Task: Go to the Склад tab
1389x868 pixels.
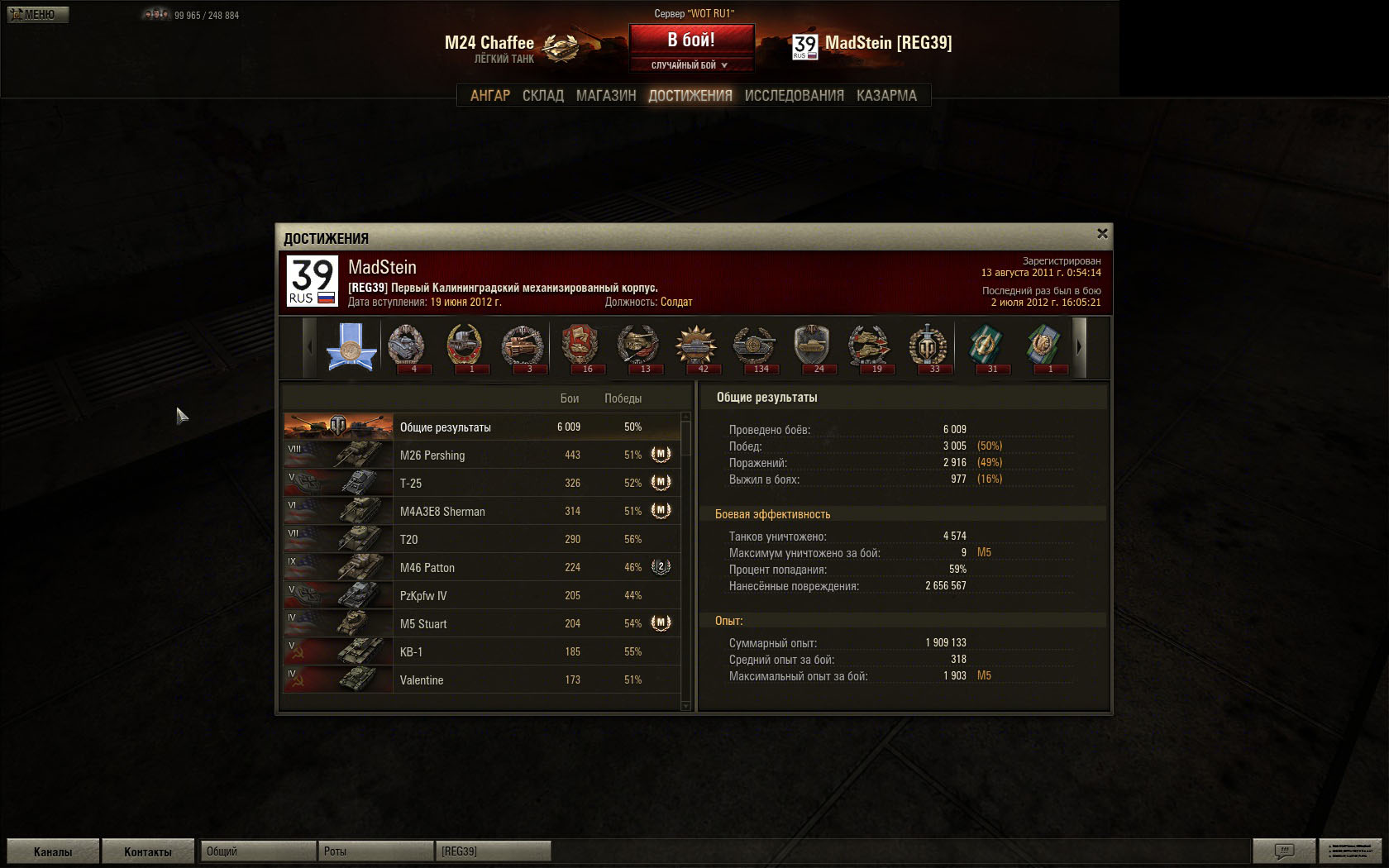Action: click(x=542, y=96)
